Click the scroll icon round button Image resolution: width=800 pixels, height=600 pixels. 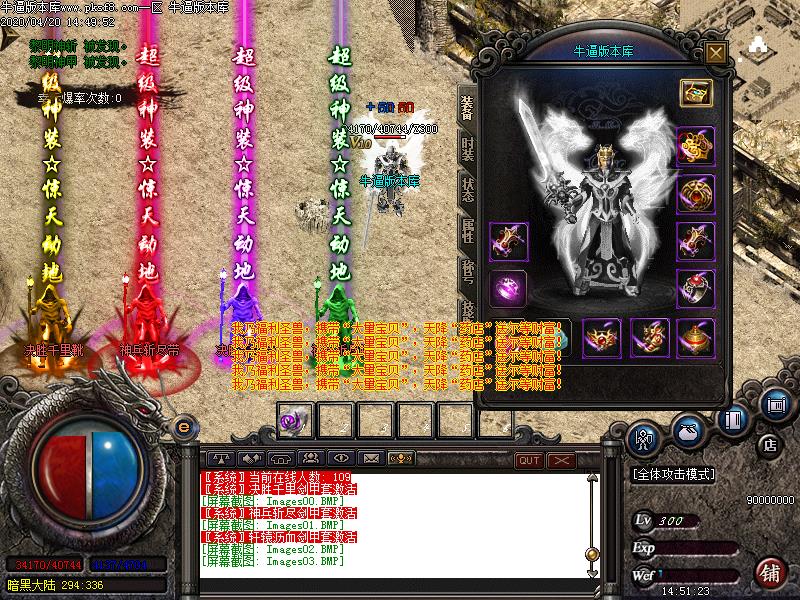click(775, 404)
